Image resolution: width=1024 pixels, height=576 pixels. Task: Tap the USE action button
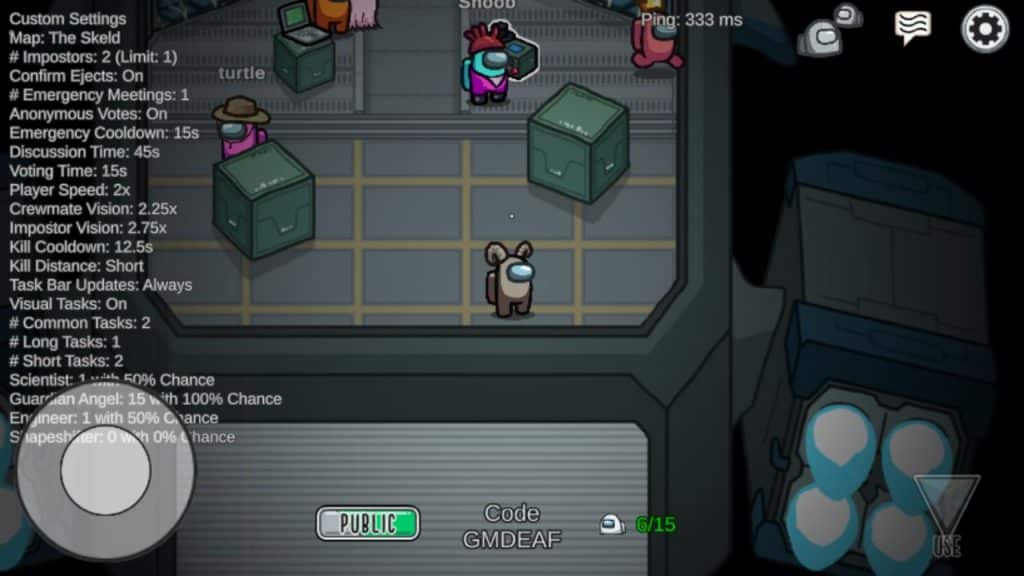(x=945, y=517)
